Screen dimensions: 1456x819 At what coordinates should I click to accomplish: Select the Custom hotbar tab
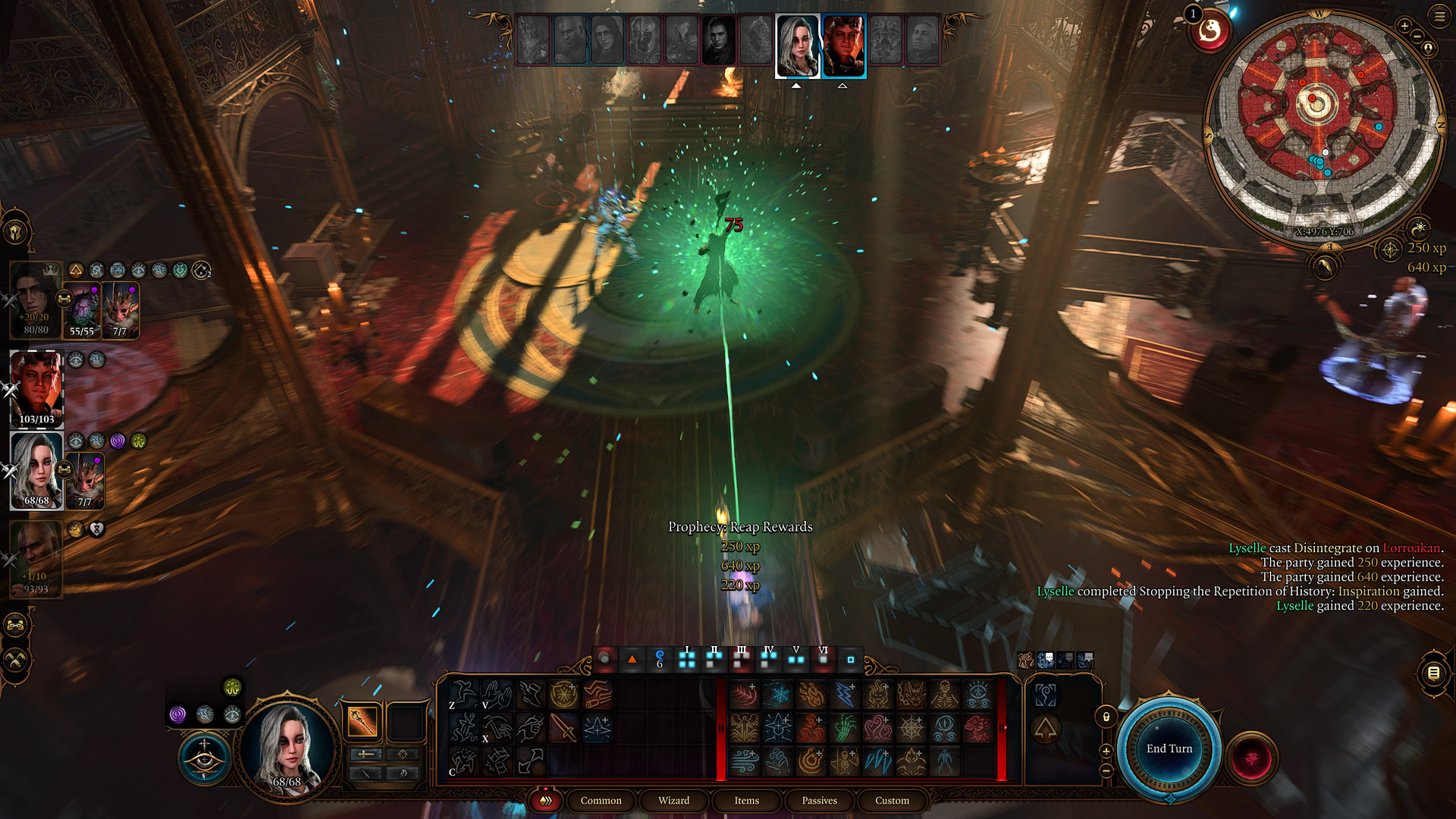click(x=892, y=800)
